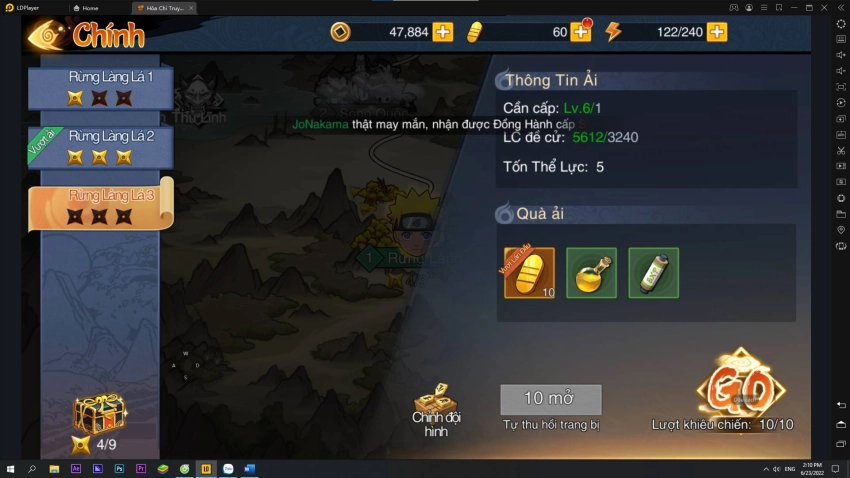
Task: Start the battle with the GO button
Action: (x=741, y=384)
